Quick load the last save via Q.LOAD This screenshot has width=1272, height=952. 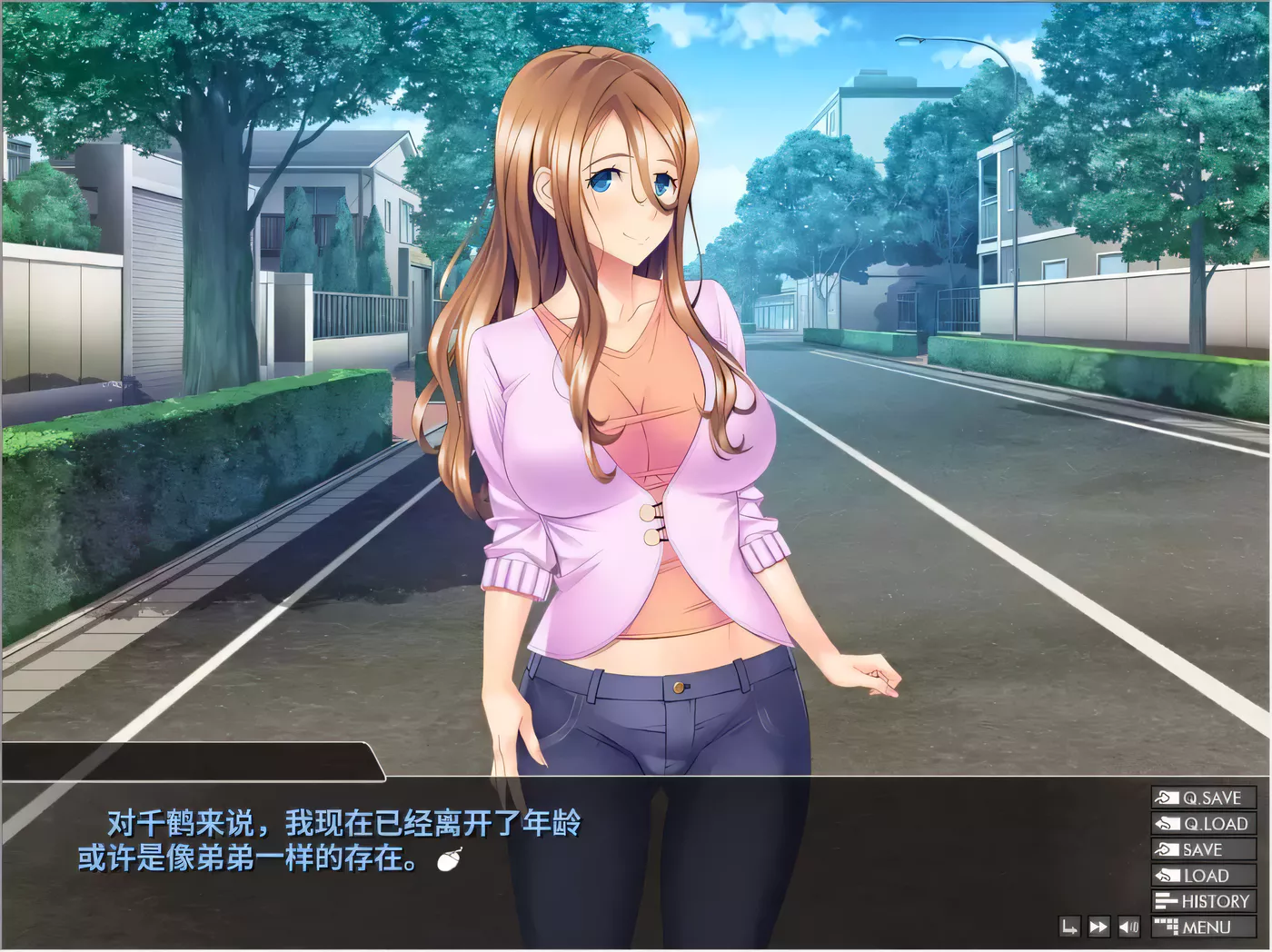click(1204, 825)
